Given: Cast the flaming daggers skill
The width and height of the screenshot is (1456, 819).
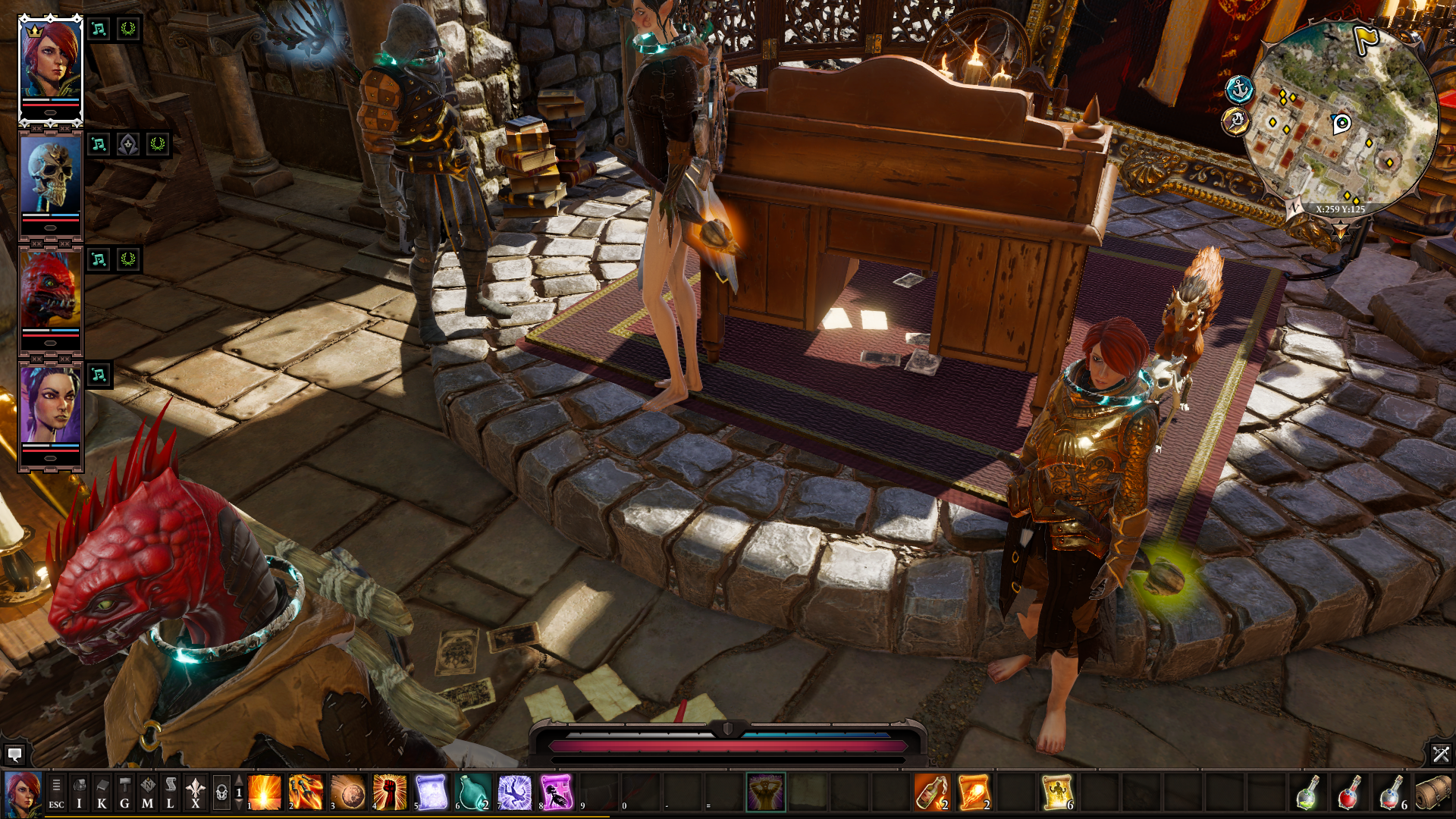Looking at the screenshot, I should [306, 793].
